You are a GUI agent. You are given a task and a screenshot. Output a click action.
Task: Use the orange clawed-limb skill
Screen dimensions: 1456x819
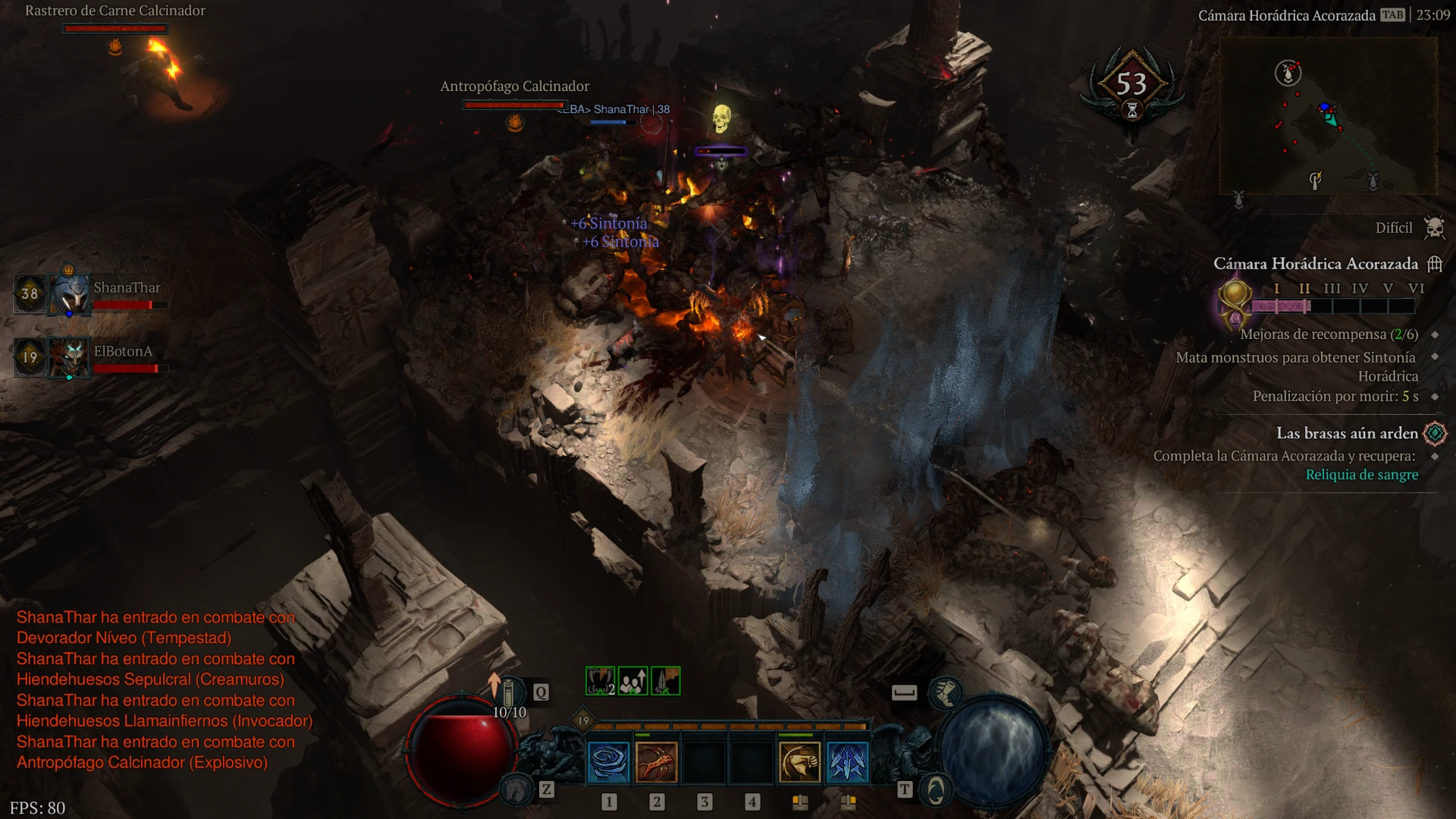[657, 761]
